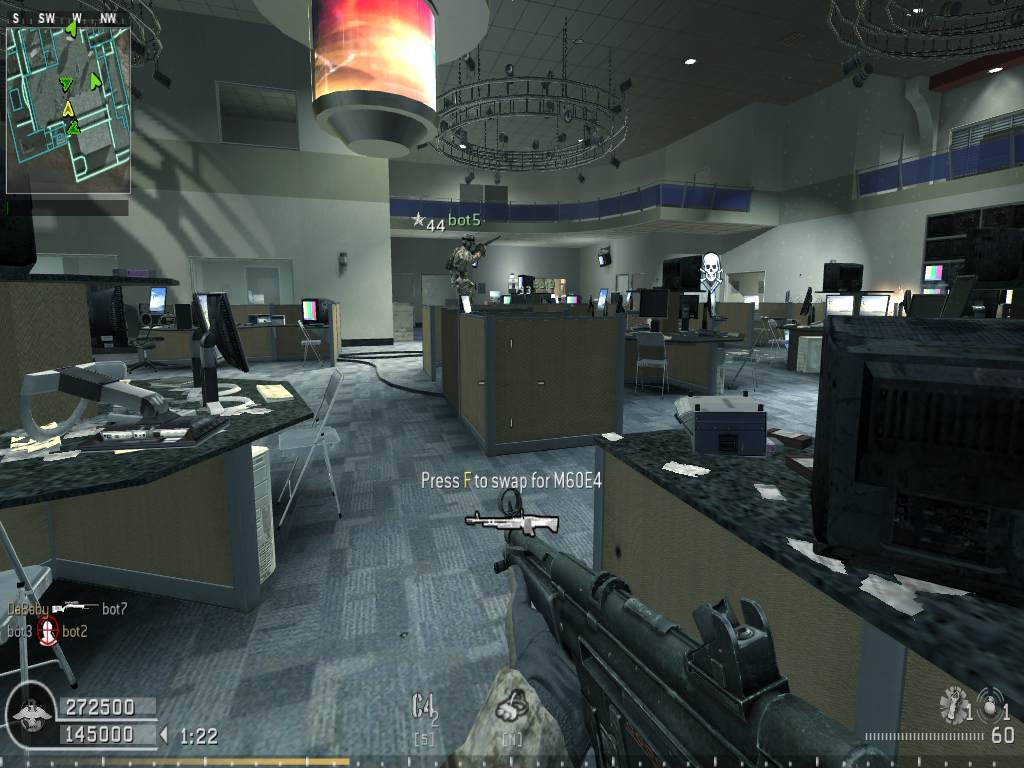Click the minimap in the corner
The height and width of the screenshot is (768, 1024).
[68, 109]
